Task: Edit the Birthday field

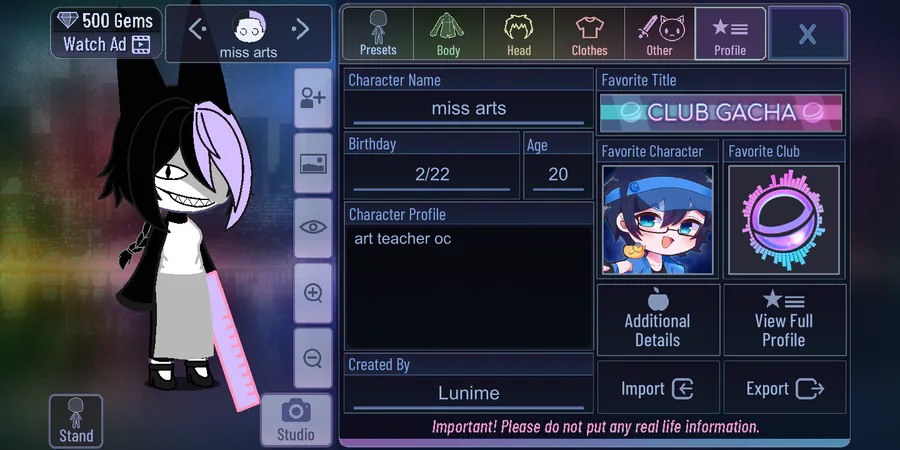Action: tap(432, 174)
